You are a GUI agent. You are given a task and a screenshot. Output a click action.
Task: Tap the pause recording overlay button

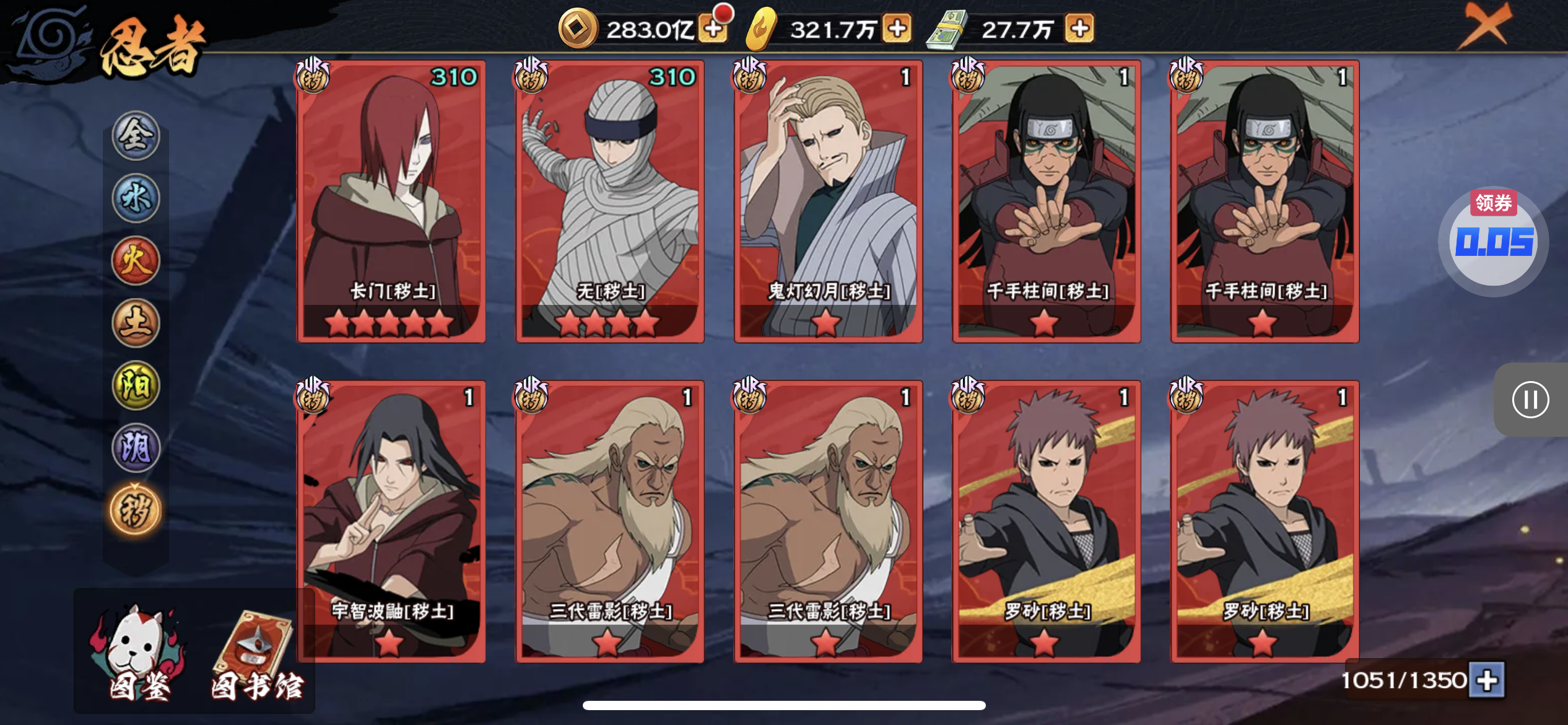point(1530,400)
